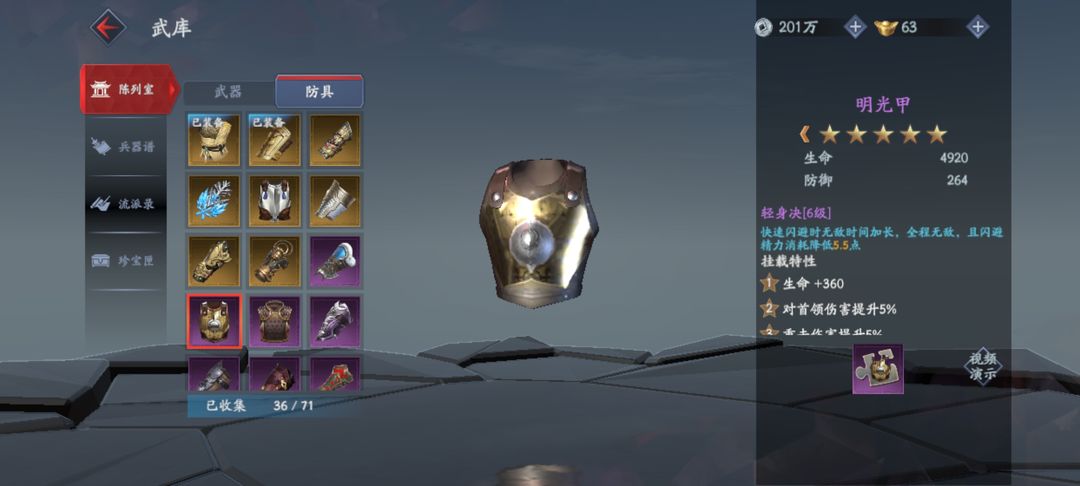
Task: Select the equipped golden waist armor slot
Action: (214, 141)
